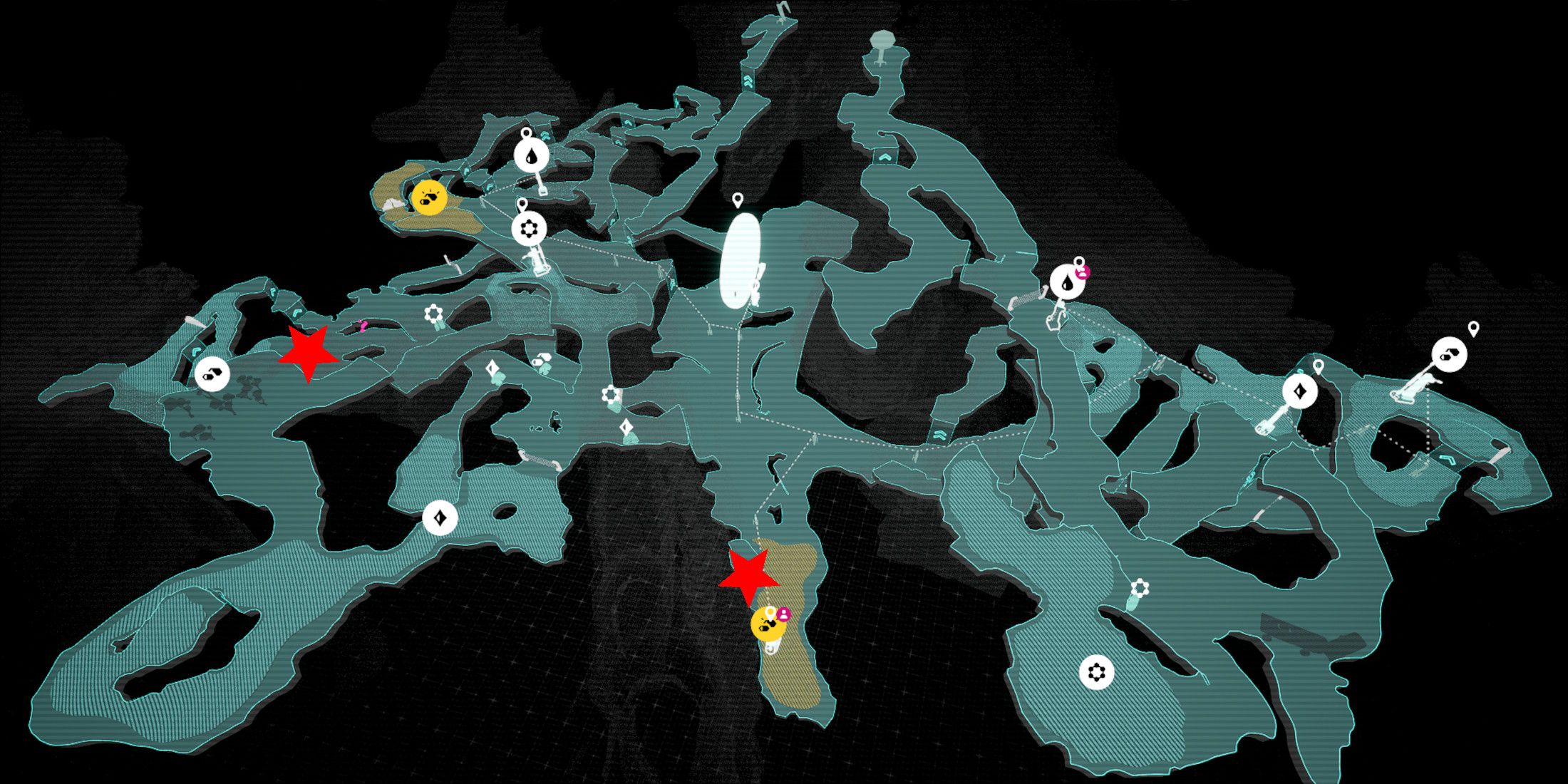The width and height of the screenshot is (1568, 784).
Task: Select the diamond marker on the lower-left region
Action: 440,519
